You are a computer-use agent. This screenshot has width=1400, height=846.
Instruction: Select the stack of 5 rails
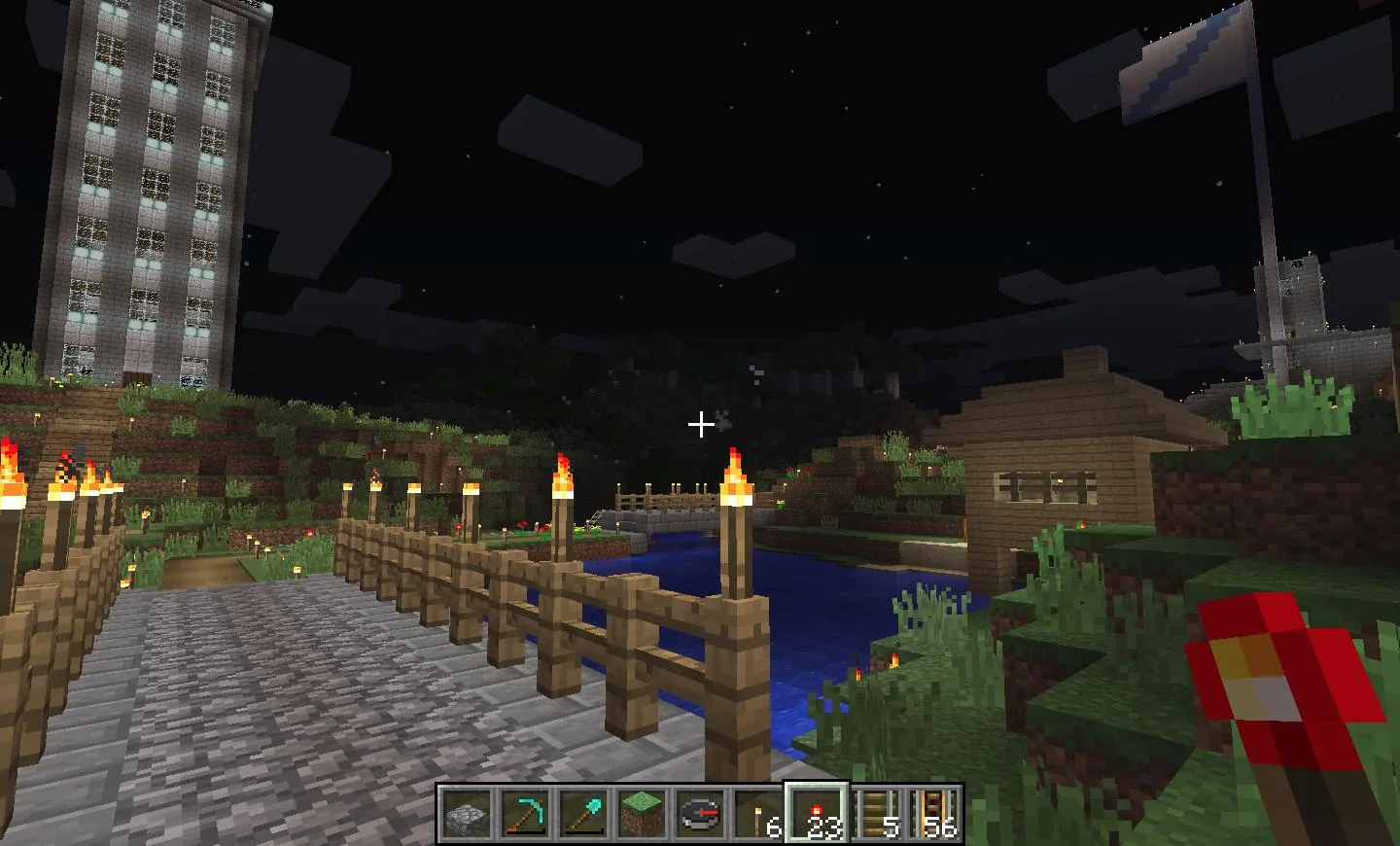pos(875,813)
